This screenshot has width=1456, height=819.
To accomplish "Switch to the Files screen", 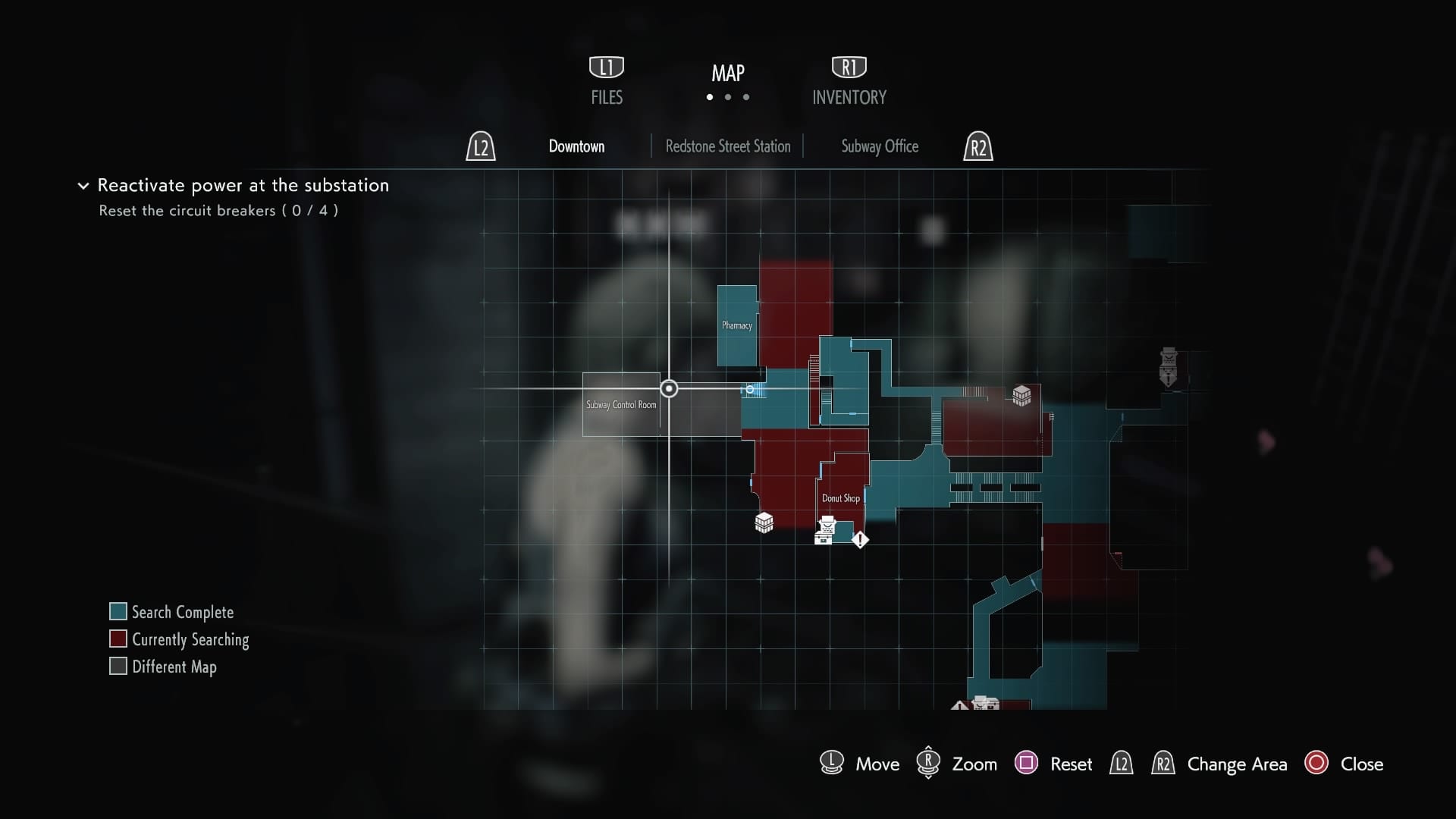I will tap(607, 82).
